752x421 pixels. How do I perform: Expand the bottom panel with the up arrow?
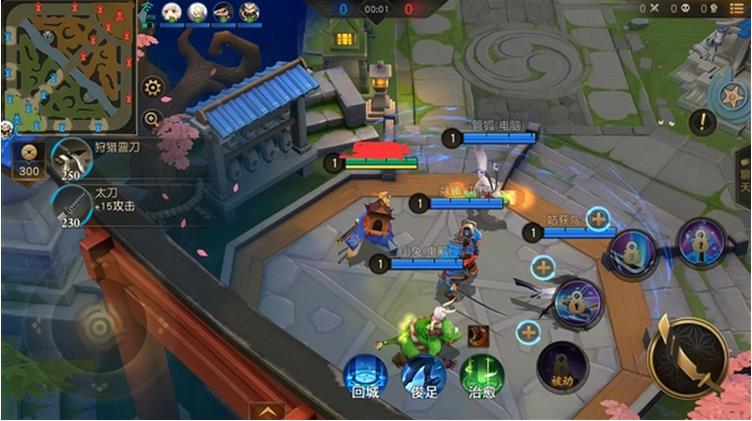267,409
